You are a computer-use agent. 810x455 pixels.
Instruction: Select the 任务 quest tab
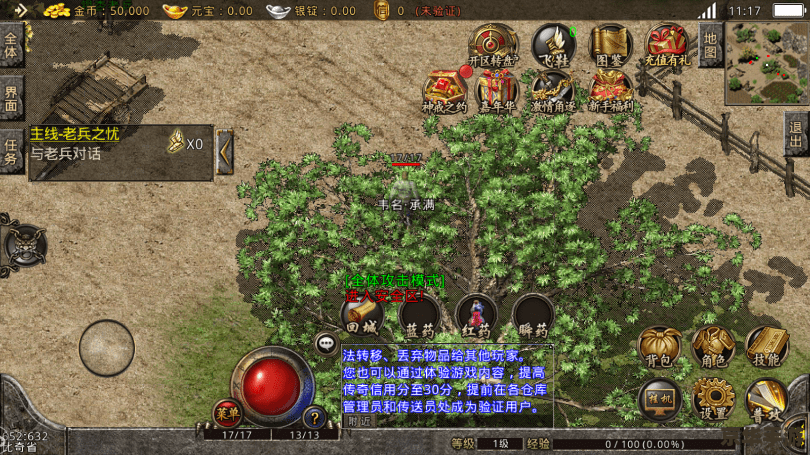pyautogui.click(x=12, y=152)
